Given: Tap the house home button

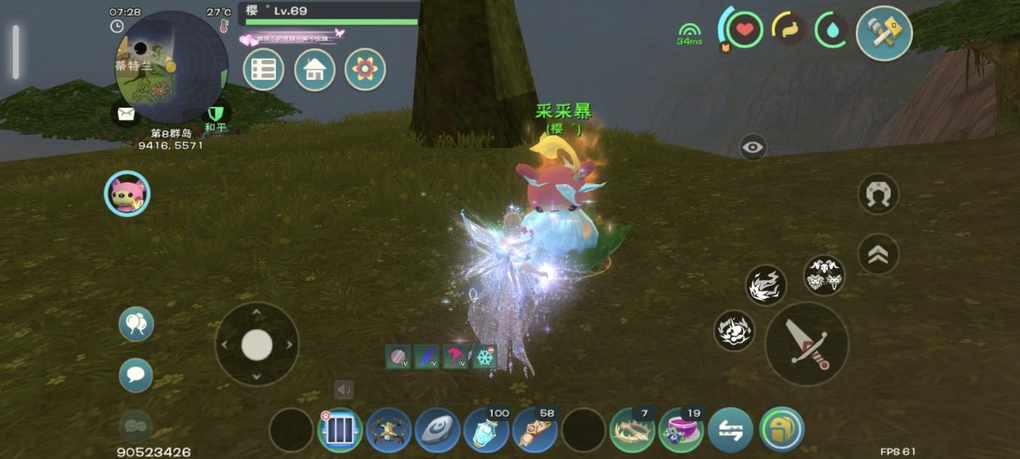Looking at the screenshot, I should point(315,70).
